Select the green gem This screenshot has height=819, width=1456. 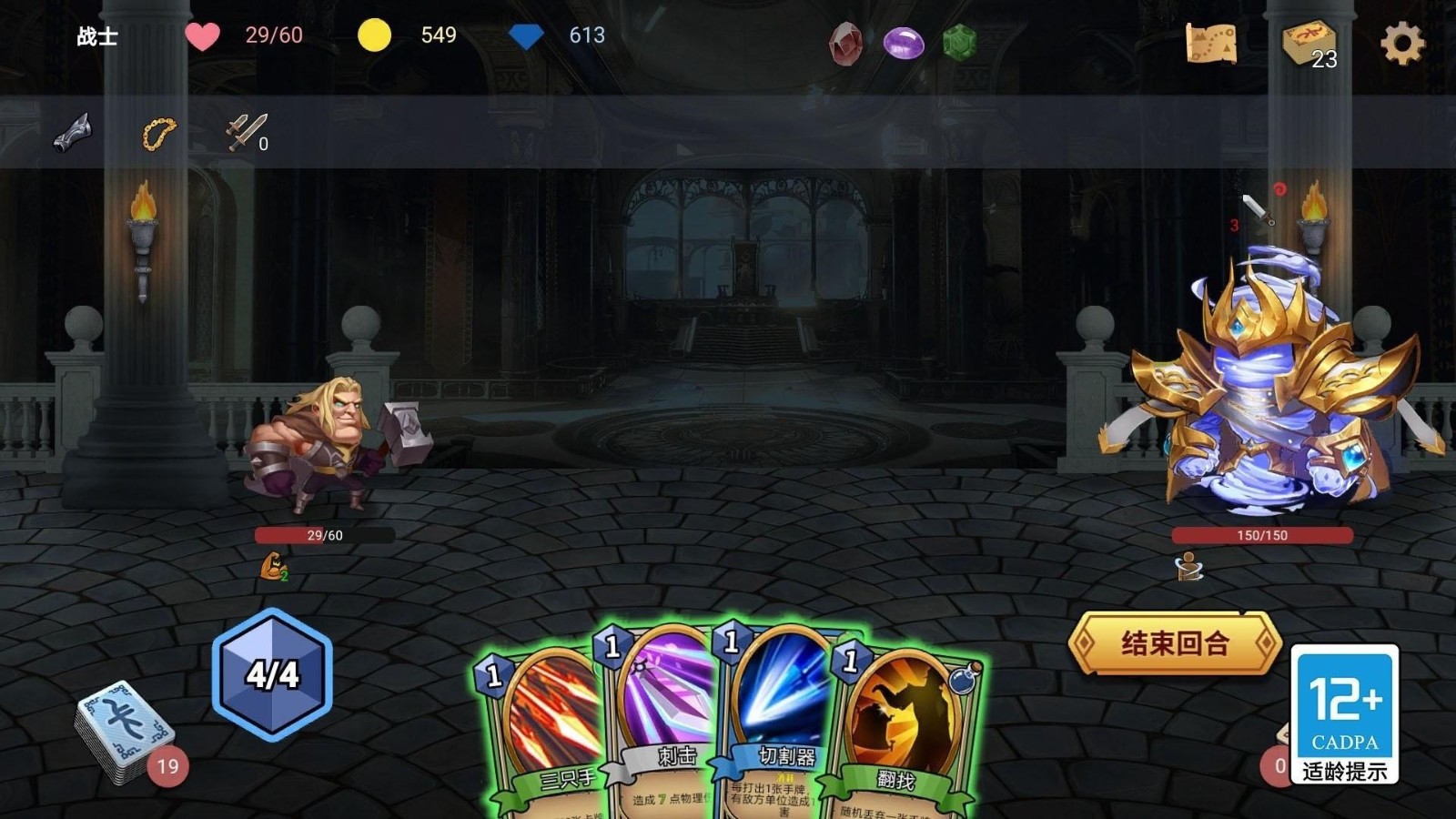(x=959, y=43)
